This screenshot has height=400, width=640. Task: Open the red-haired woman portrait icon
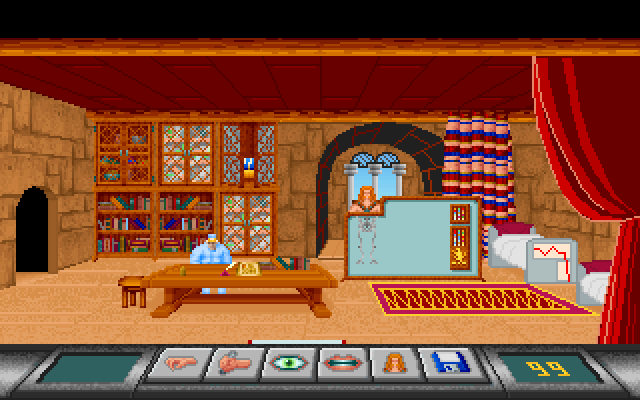392,364
